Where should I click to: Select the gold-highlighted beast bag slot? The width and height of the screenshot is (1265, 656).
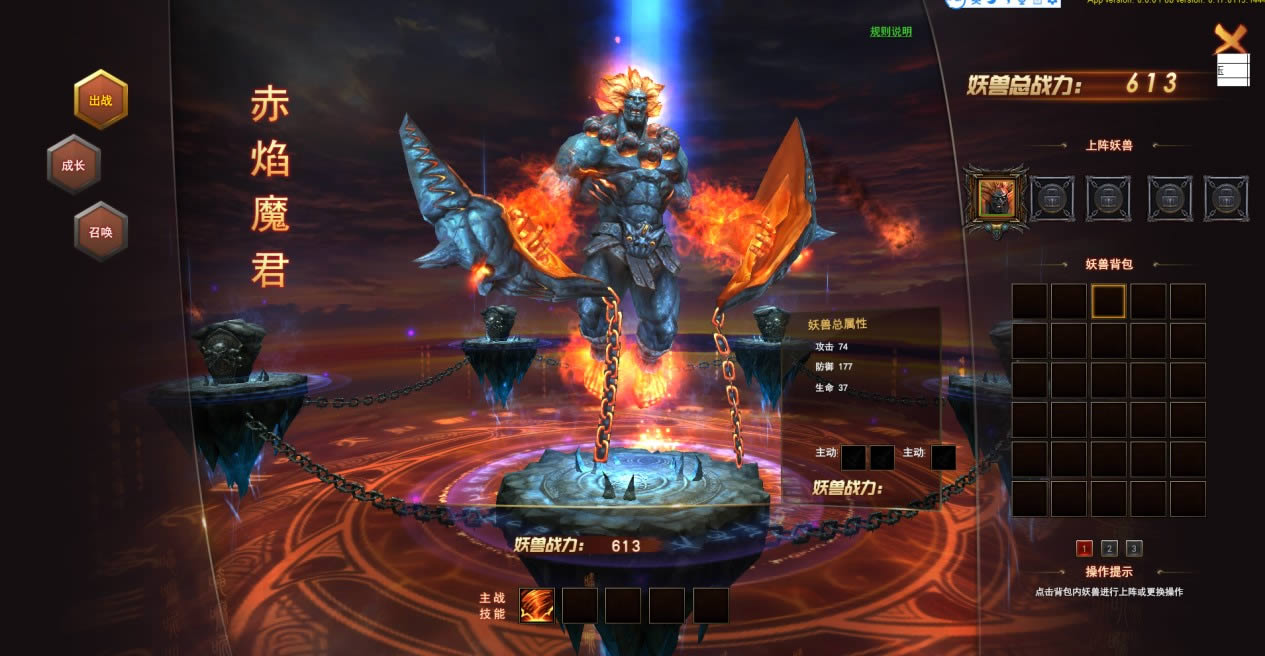[1108, 301]
